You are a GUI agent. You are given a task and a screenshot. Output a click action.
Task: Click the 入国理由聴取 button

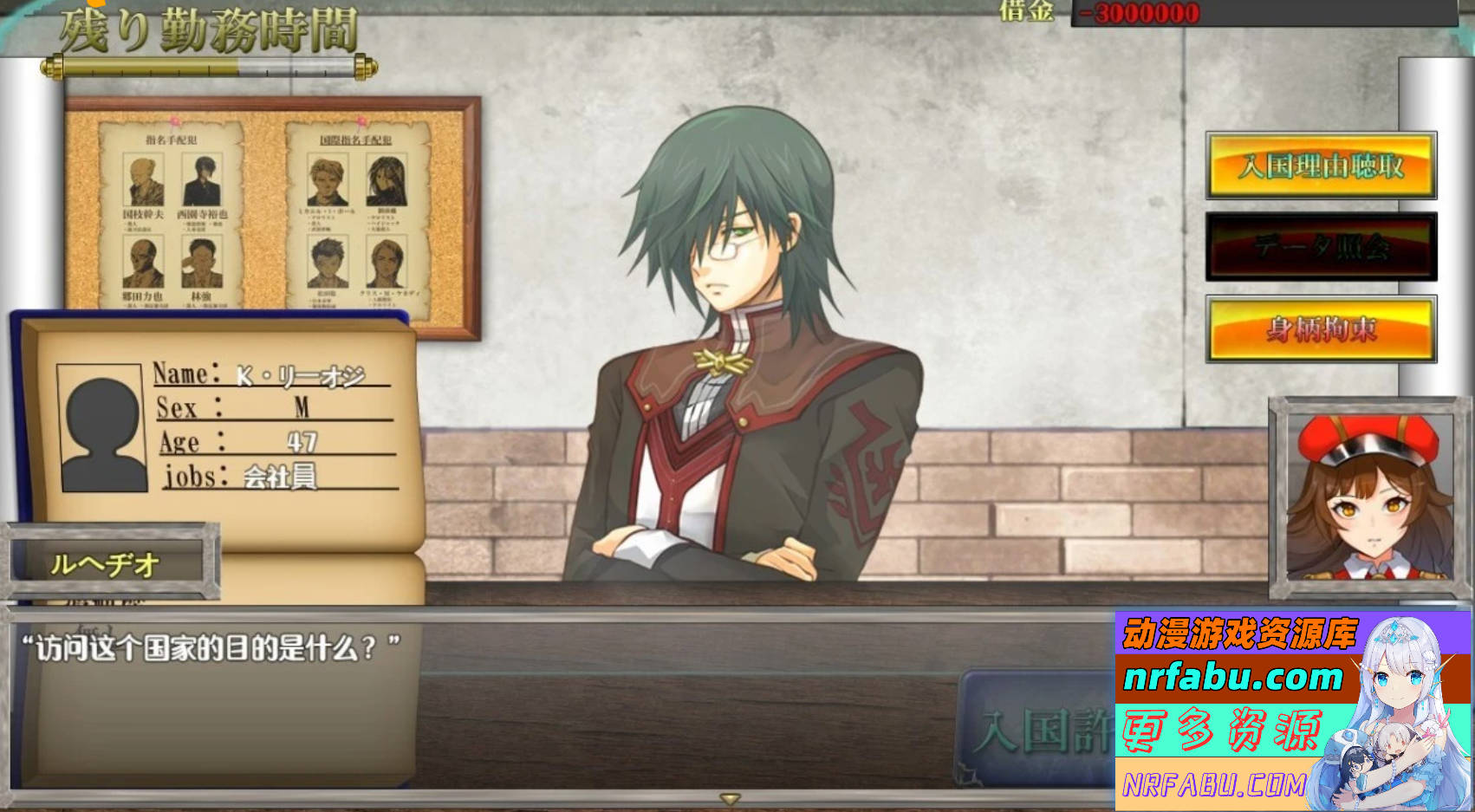coord(1321,166)
